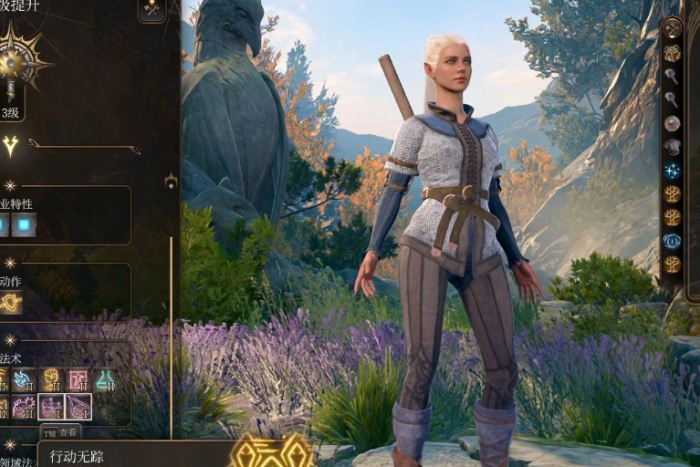
Task: Select the teal flask spell icon
Action: [x=105, y=380]
